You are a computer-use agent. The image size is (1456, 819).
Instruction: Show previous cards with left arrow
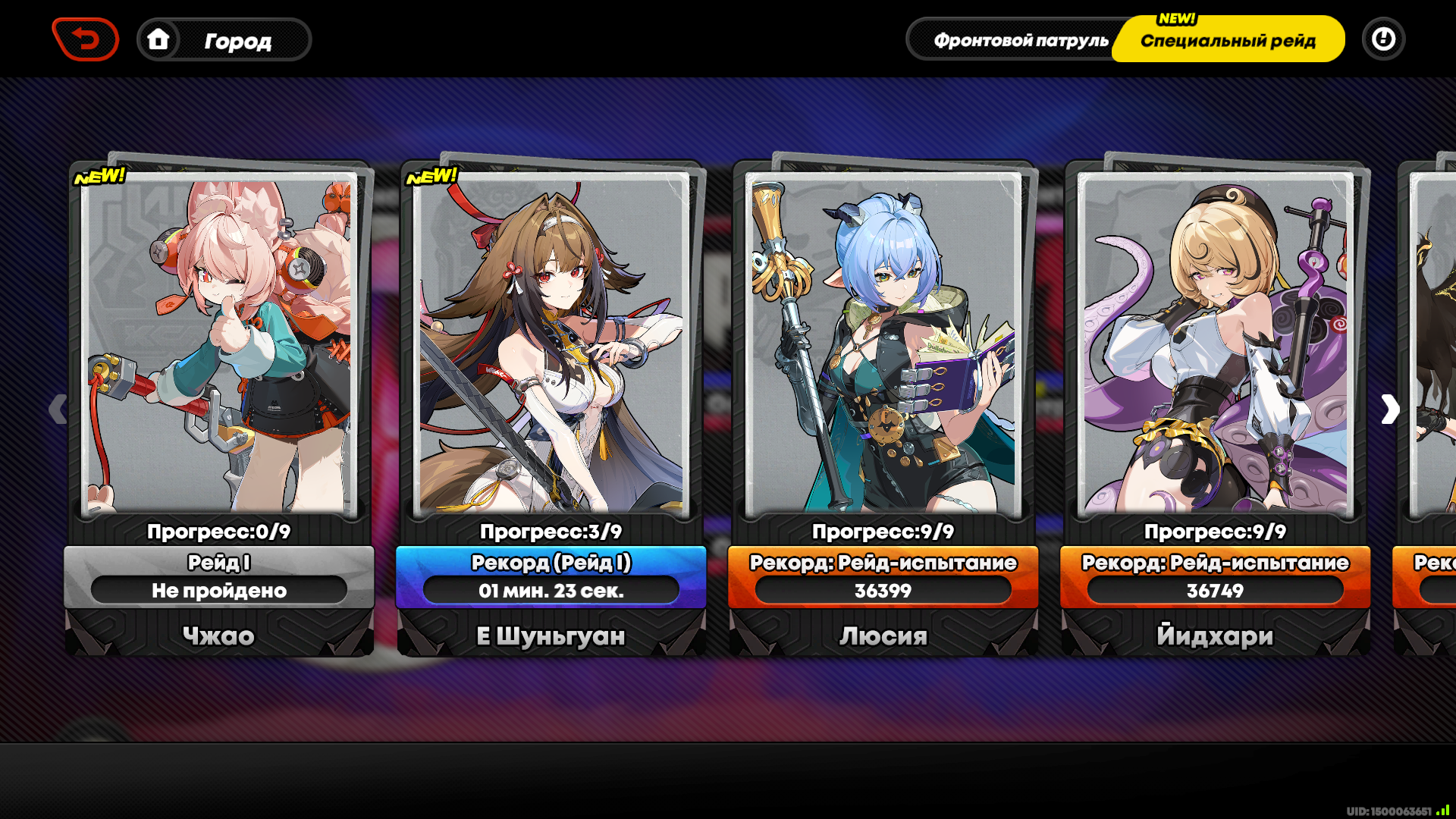58,409
